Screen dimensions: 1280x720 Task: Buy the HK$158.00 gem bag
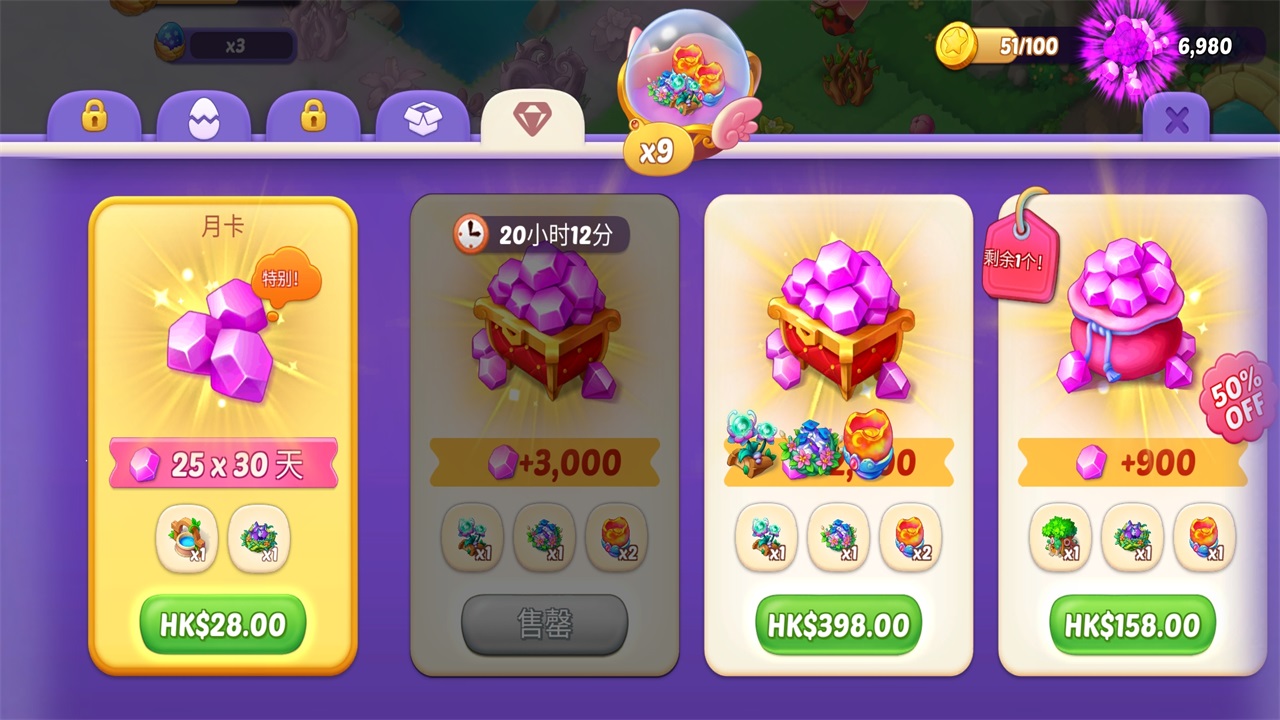point(1132,625)
